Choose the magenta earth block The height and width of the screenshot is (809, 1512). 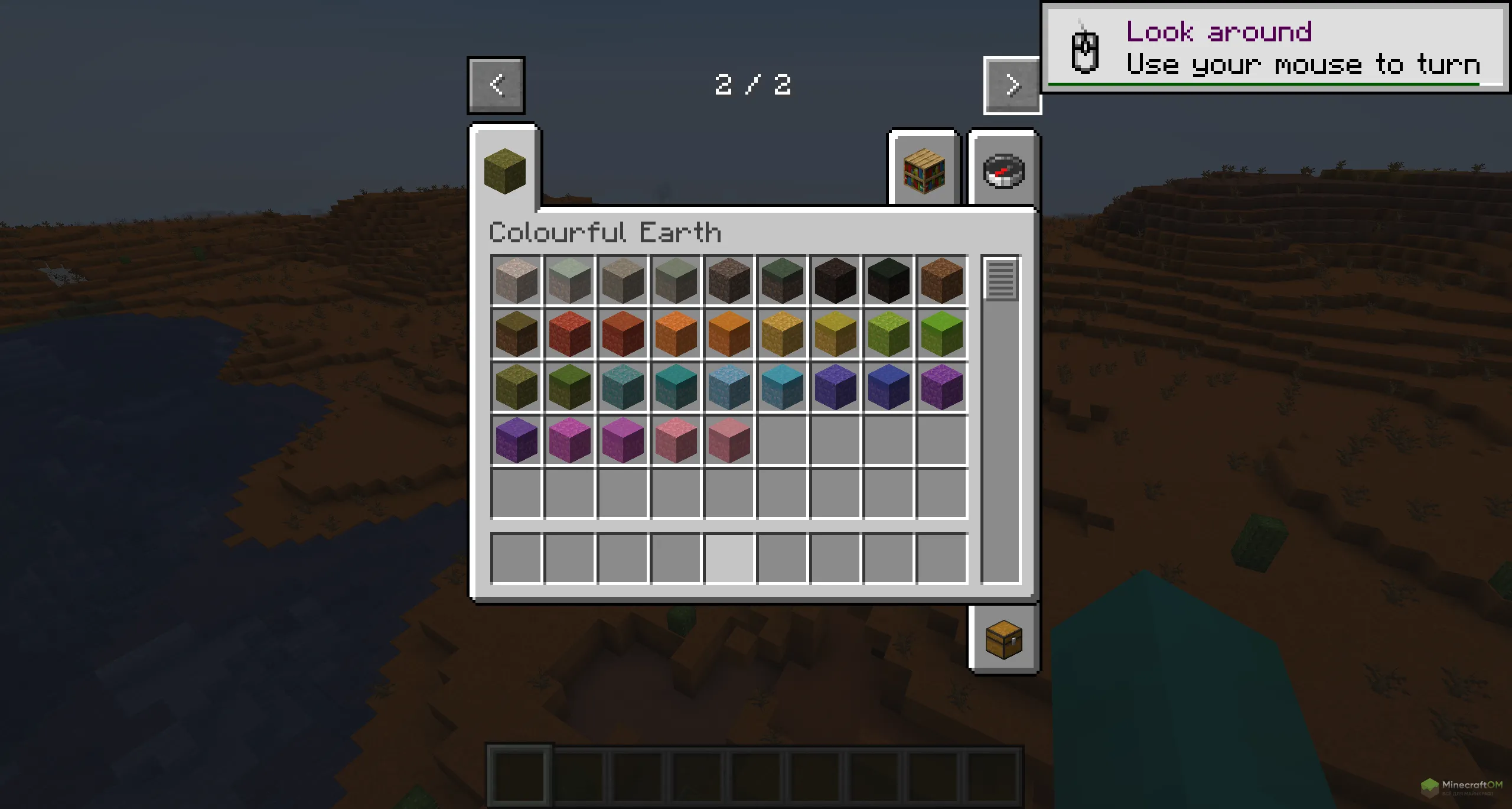pos(569,440)
